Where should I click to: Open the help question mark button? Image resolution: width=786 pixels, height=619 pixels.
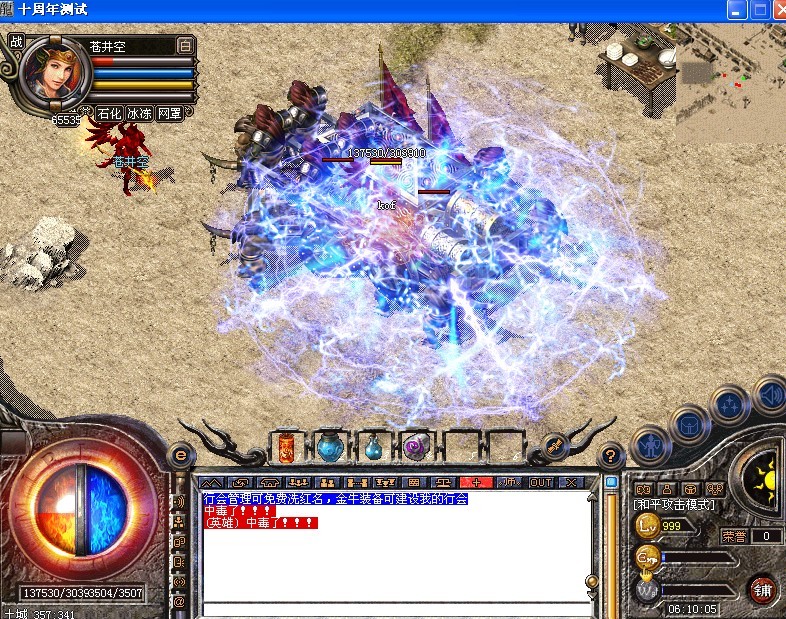point(609,456)
